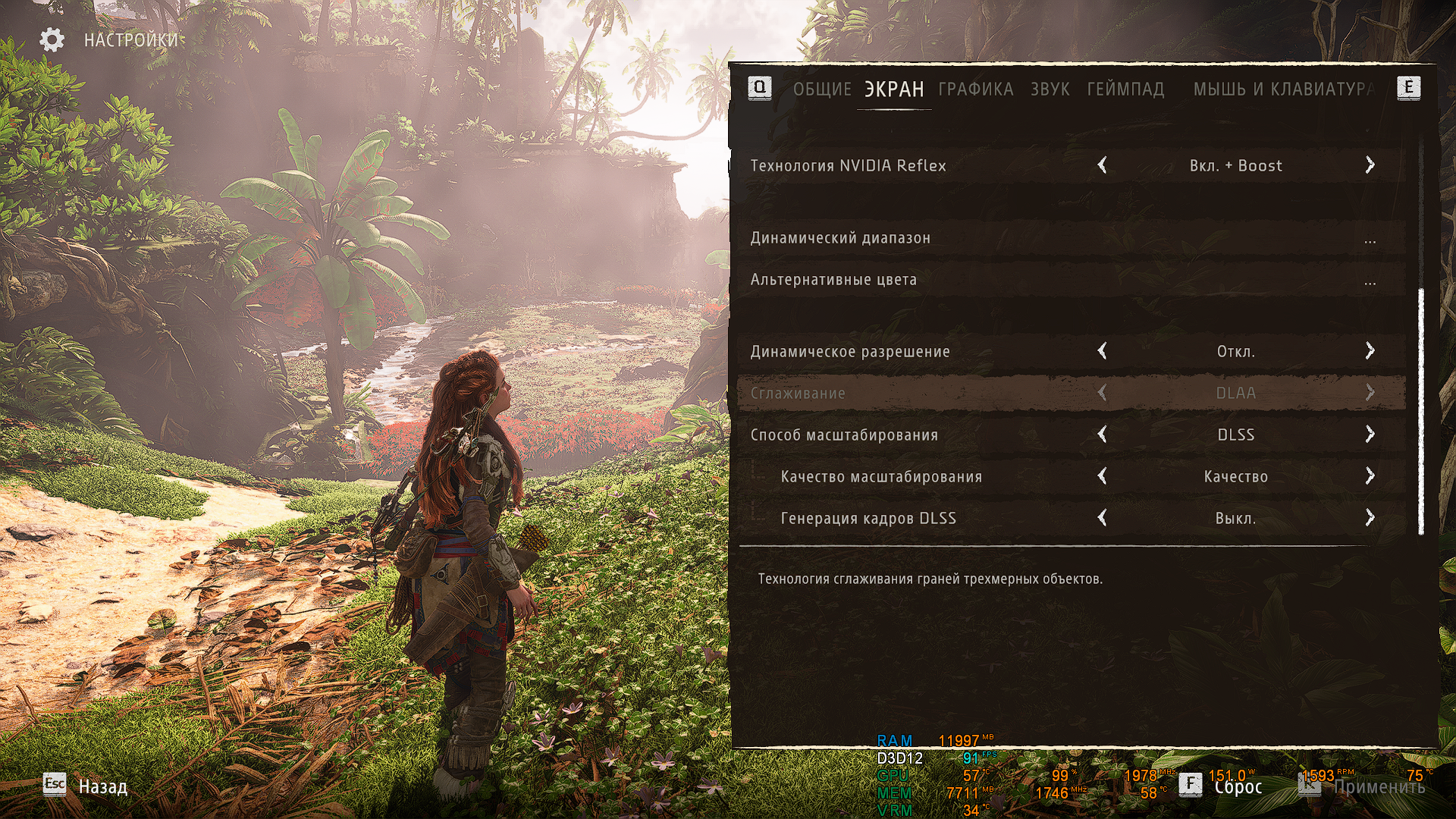Open the ГРАФИКА settings tab
The height and width of the screenshot is (819, 1456).
[x=975, y=89]
